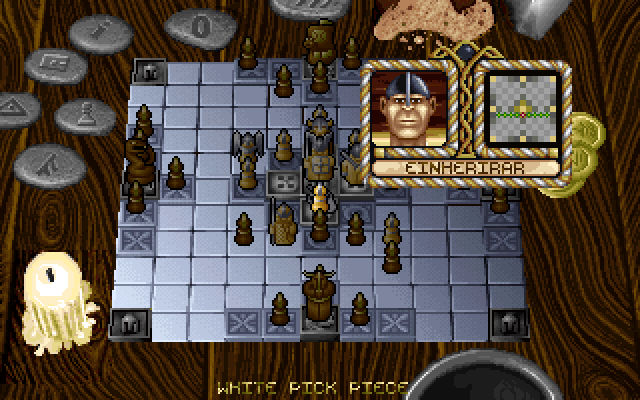The width and height of the screenshot is (640, 400).
Task: View the Einheriar movement pattern diagram
Action: point(523,108)
